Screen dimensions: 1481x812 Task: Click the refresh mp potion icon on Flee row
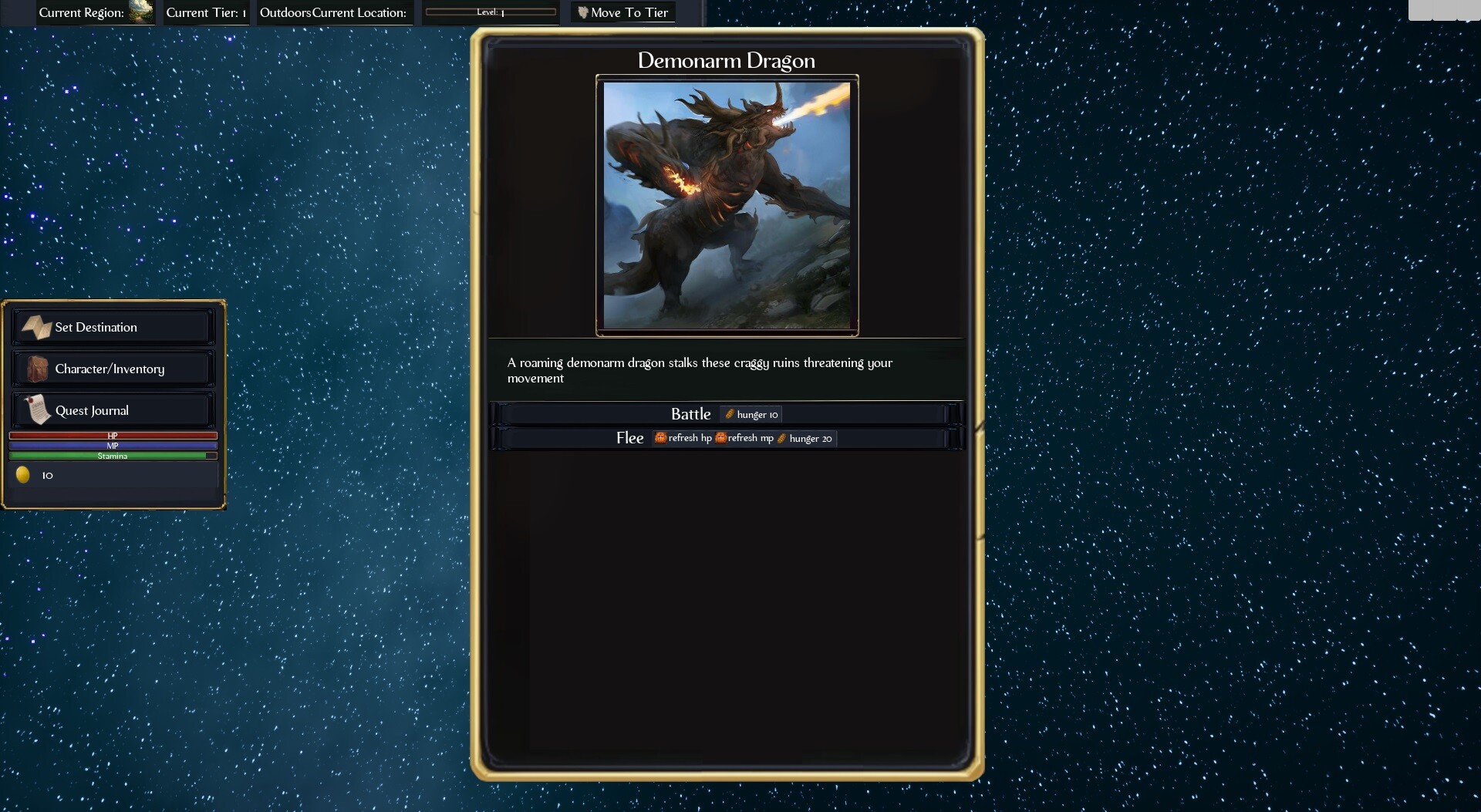(722, 438)
